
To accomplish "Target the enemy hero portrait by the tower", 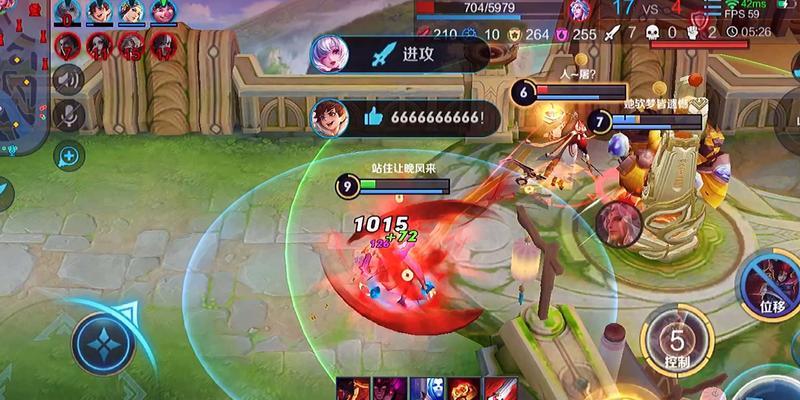I will (619, 223).
